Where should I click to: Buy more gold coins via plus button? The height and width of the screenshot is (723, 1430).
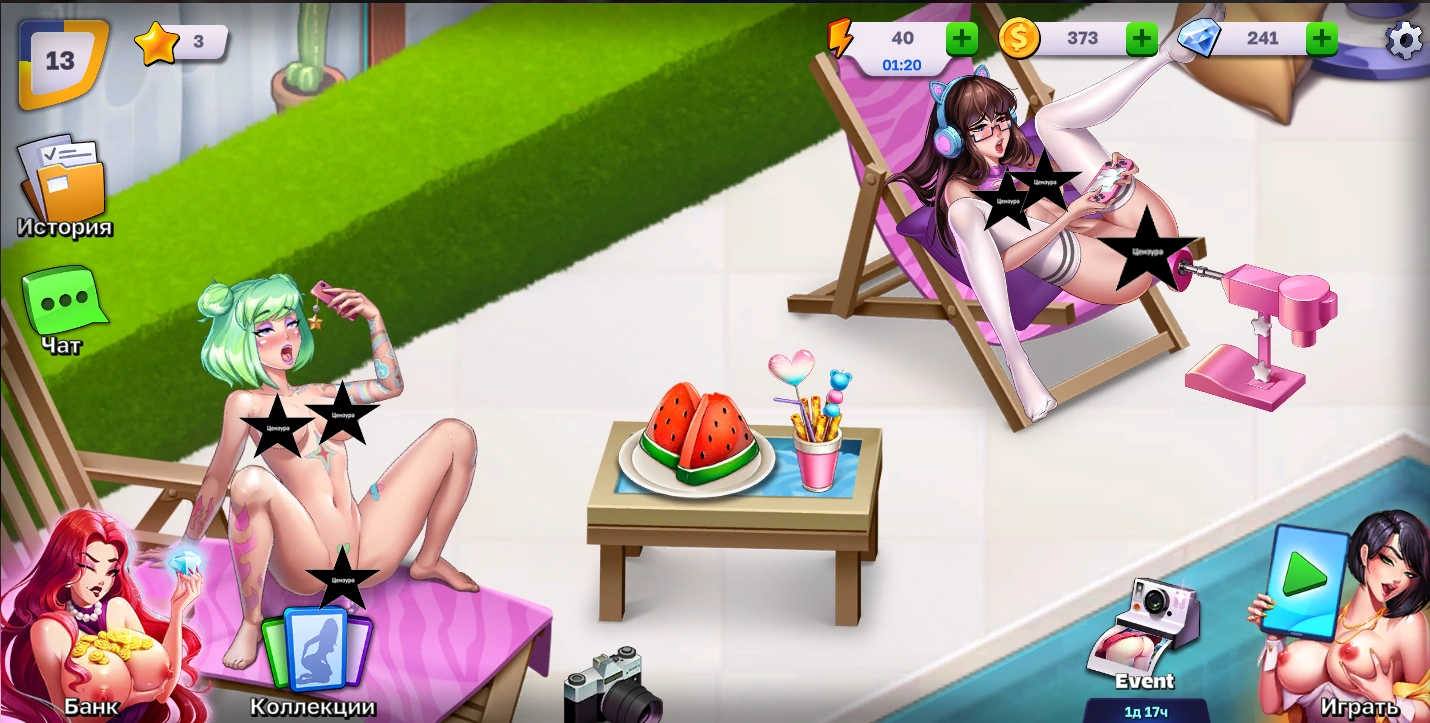[1142, 39]
